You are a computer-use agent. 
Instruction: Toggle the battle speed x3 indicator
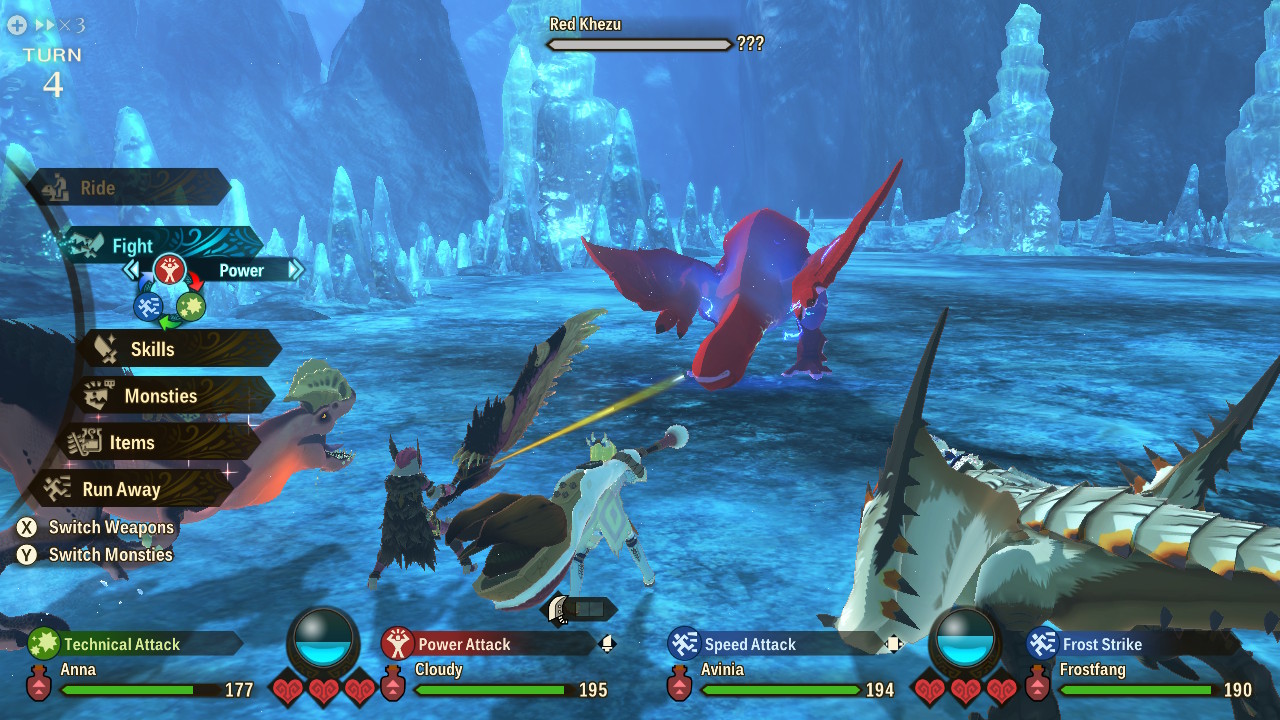pyautogui.click(x=46, y=25)
